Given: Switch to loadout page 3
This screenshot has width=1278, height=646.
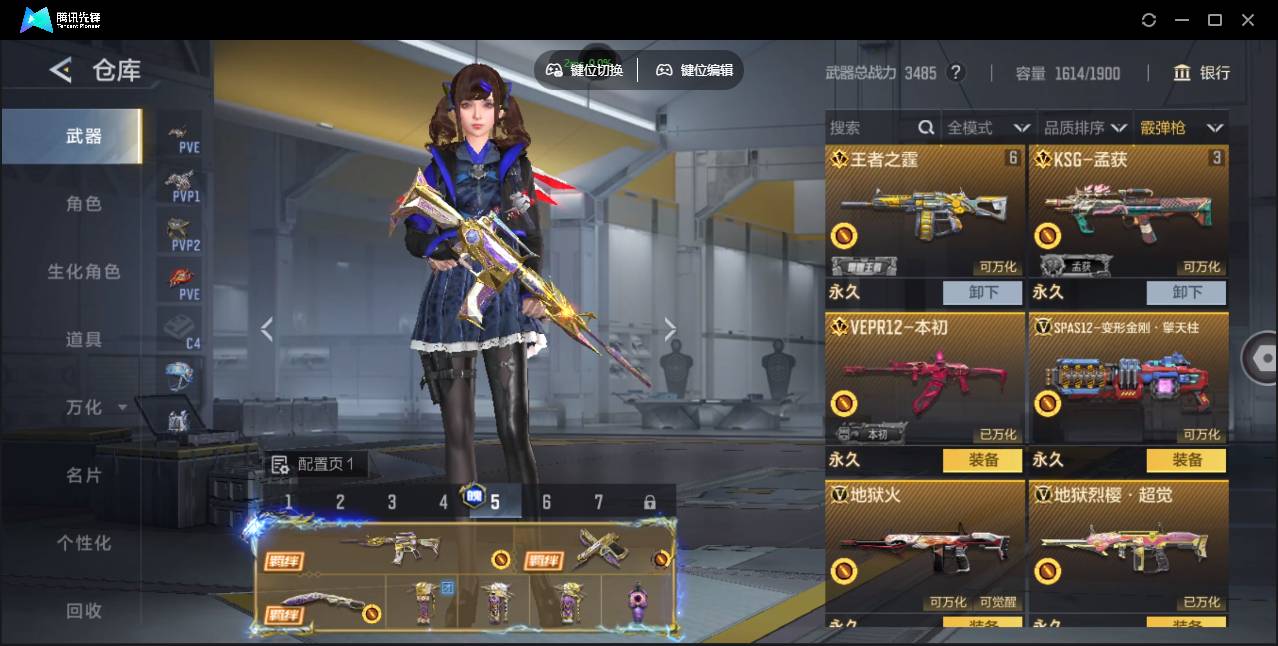Looking at the screenshot, I should (x=392, y=502).
